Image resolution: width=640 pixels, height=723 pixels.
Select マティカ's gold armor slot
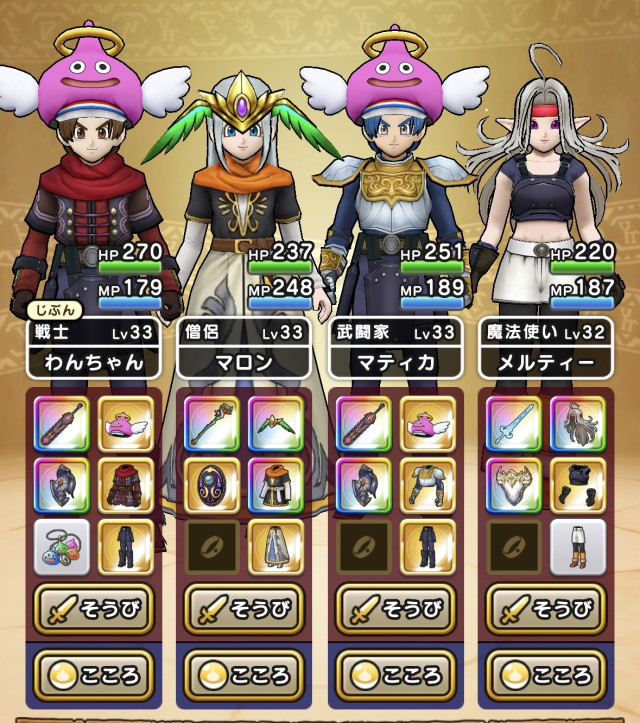[427, 484]
